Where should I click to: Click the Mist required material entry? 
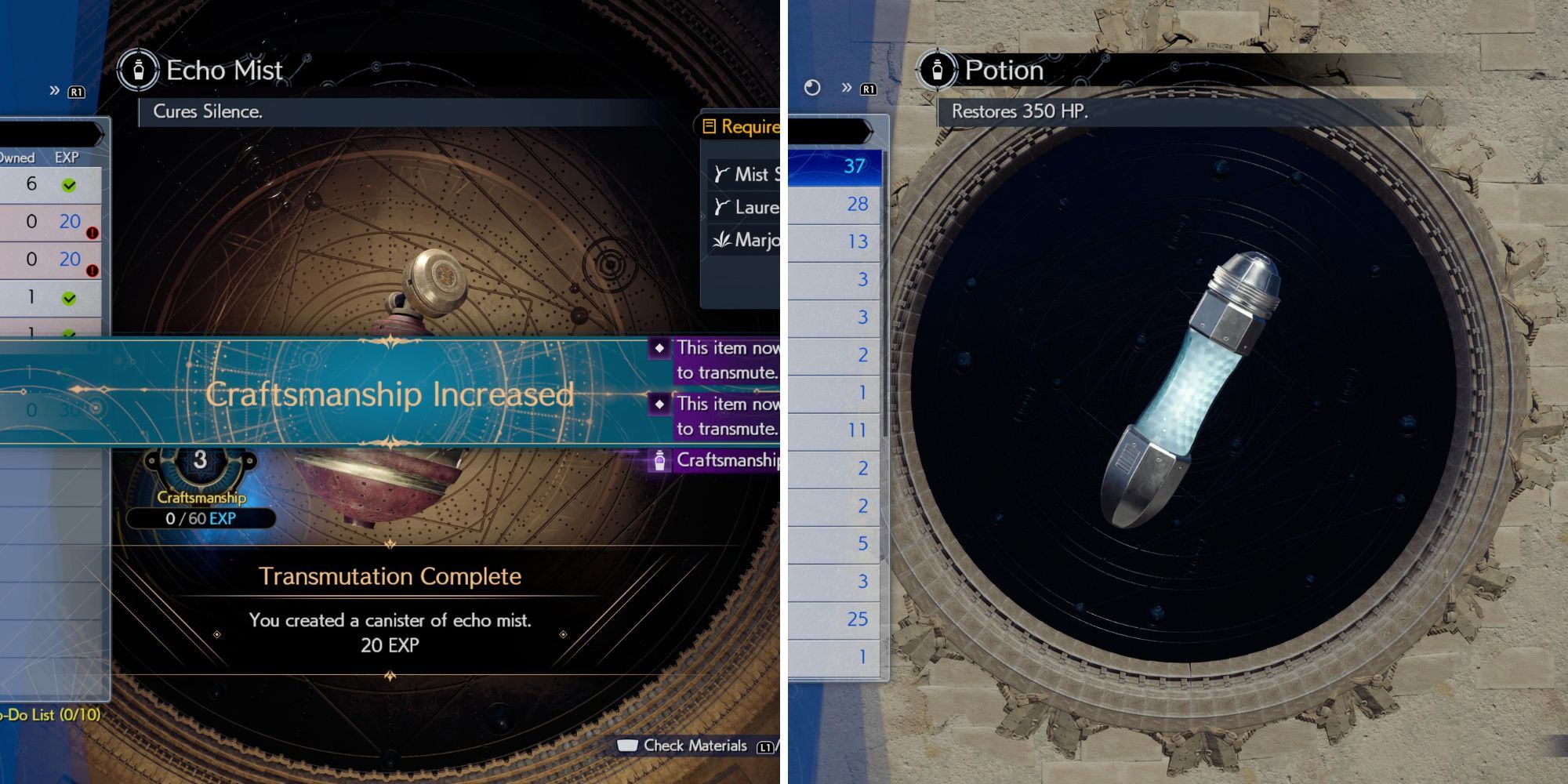coord(745,174)
